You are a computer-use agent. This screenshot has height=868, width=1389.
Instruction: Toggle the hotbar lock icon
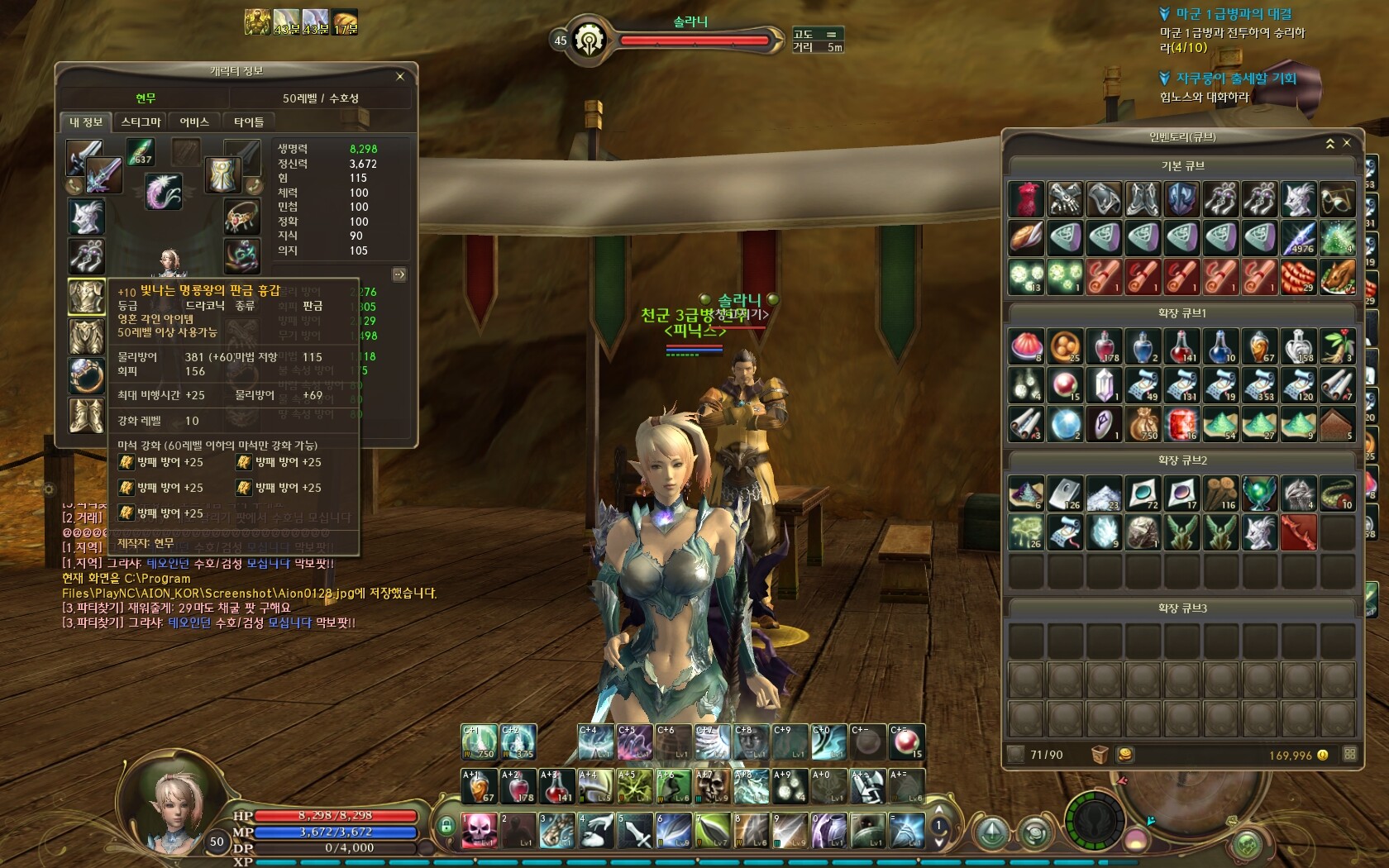pos(446,824)
